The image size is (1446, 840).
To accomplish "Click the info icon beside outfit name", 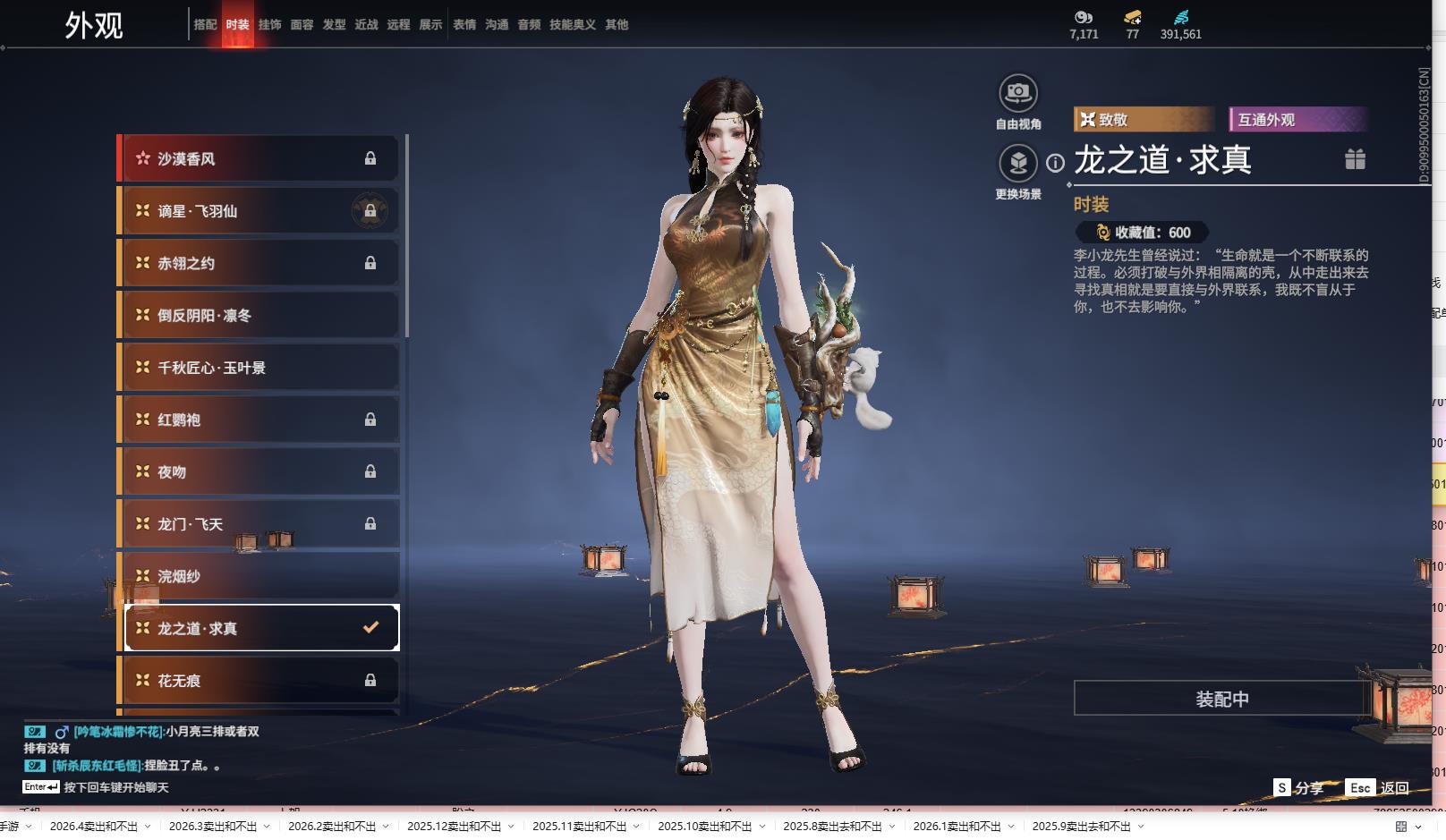I will coord(1056,163).
